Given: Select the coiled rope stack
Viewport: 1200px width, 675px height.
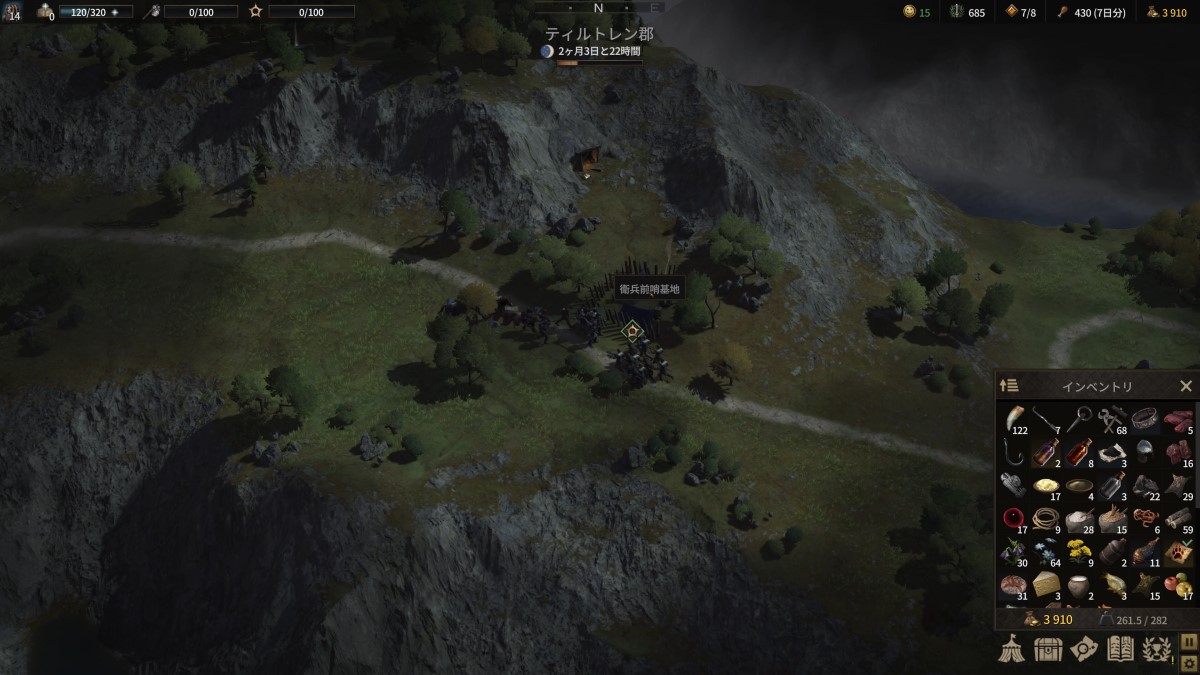Looking at the screenshot, I should (1046, 519).
